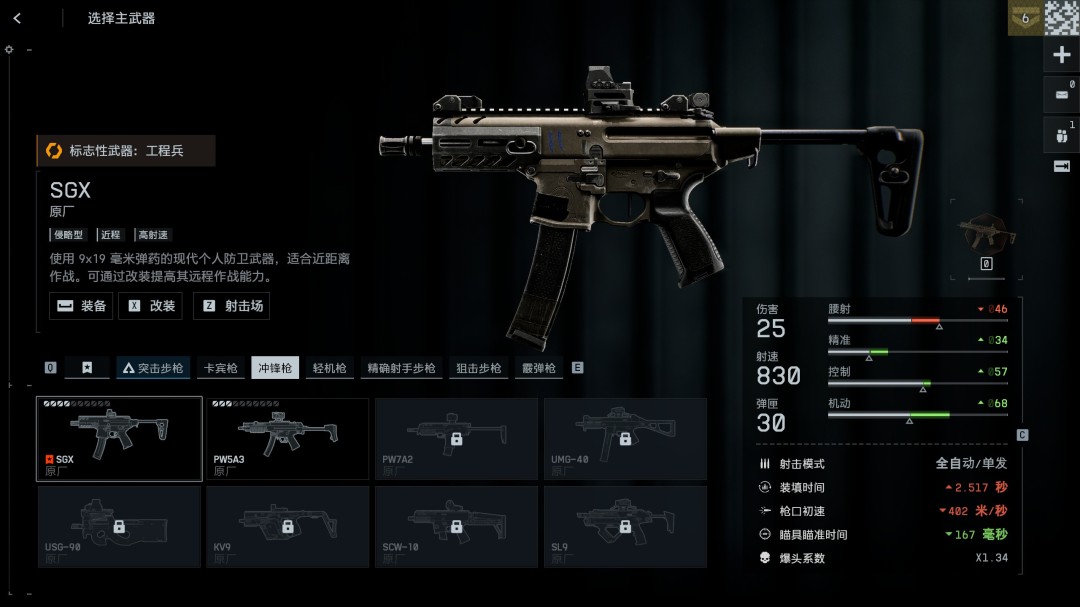
Task: Choose the PW5A3 weapon tile
Action: [287, 439]
